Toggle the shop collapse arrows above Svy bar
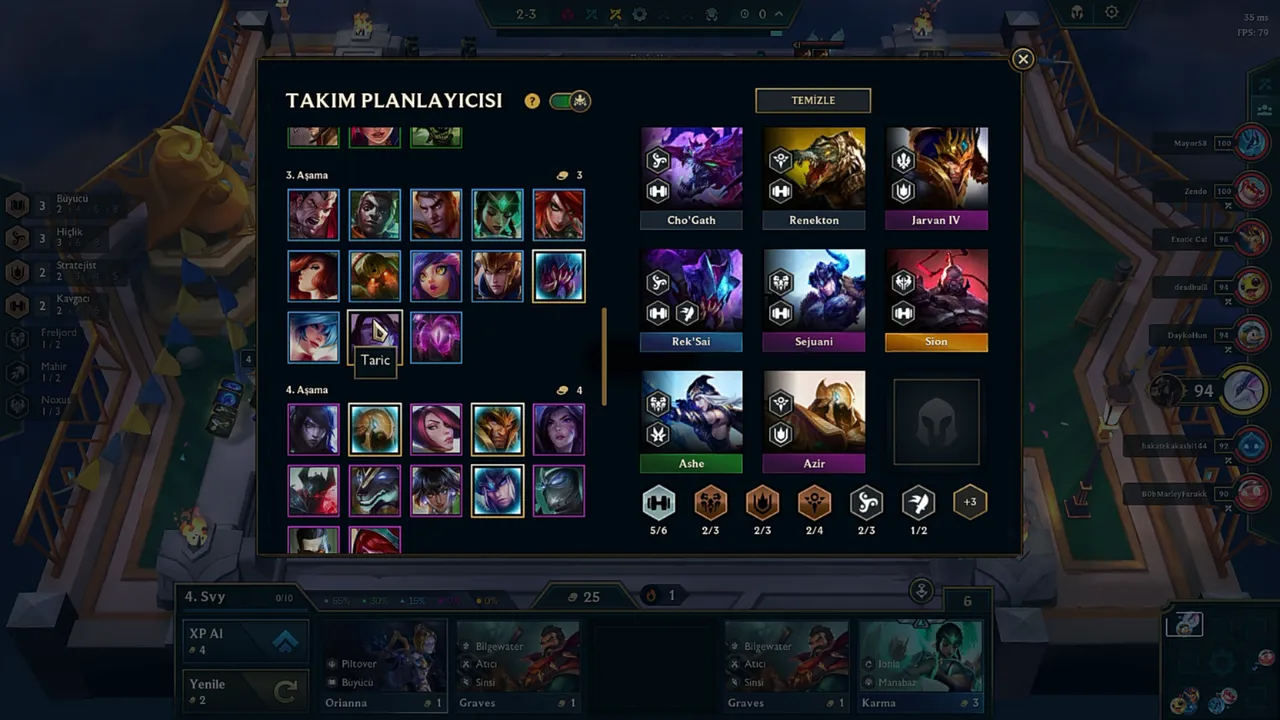This screenshot has width=1280, height=720. pyautogui.click(x=920, y=591)
